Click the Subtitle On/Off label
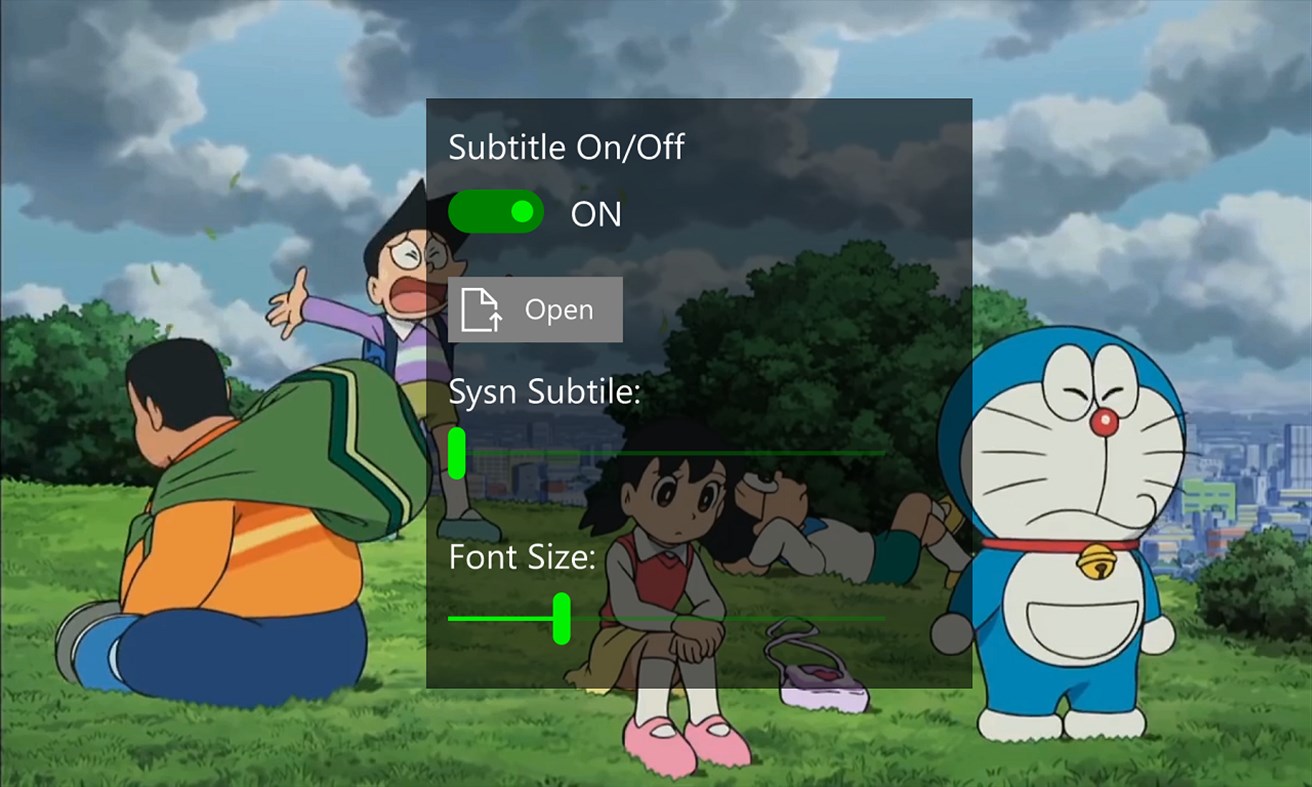The image size is (1312, 787). [566, 147]
